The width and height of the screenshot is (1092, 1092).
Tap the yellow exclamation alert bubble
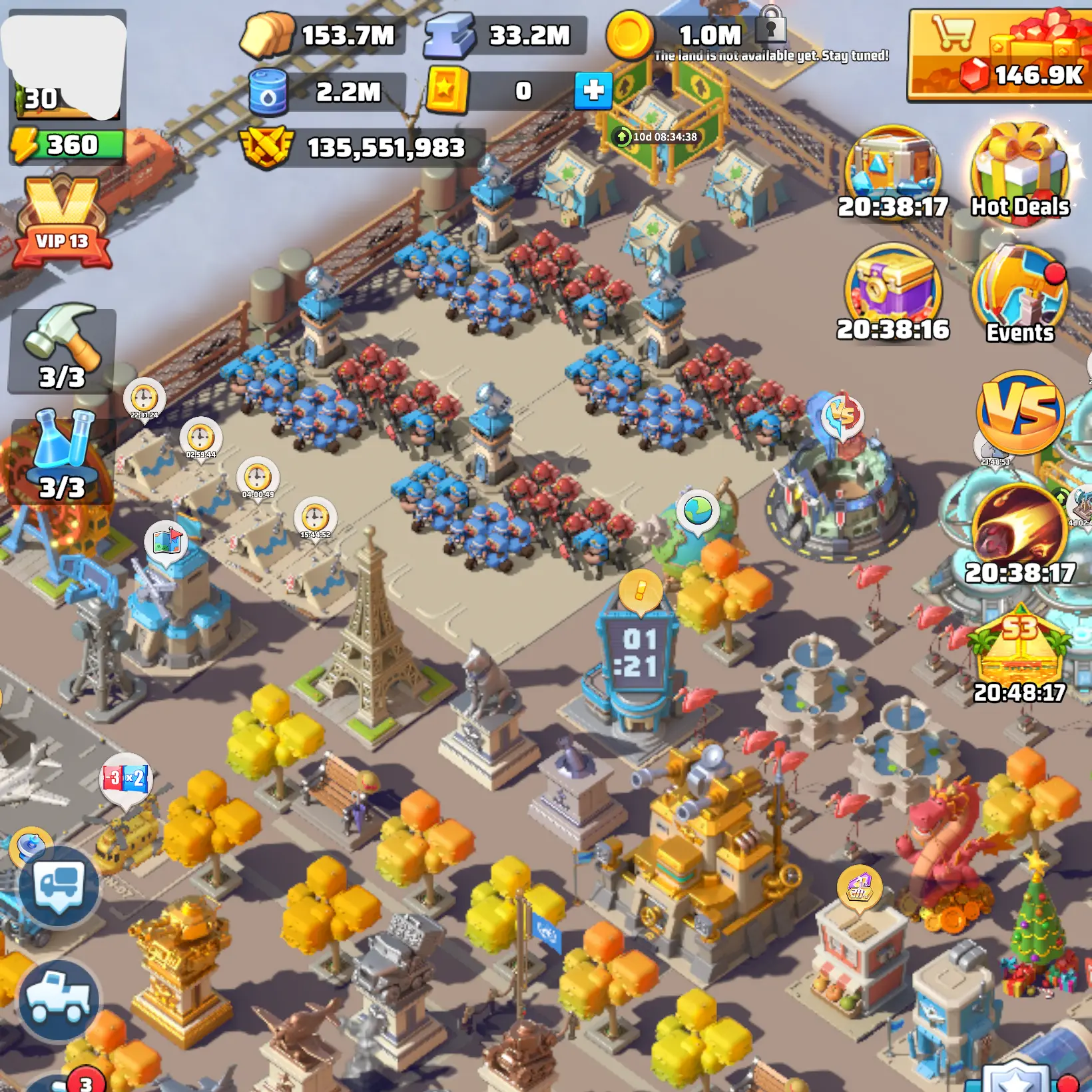click(x=640, y=590)
